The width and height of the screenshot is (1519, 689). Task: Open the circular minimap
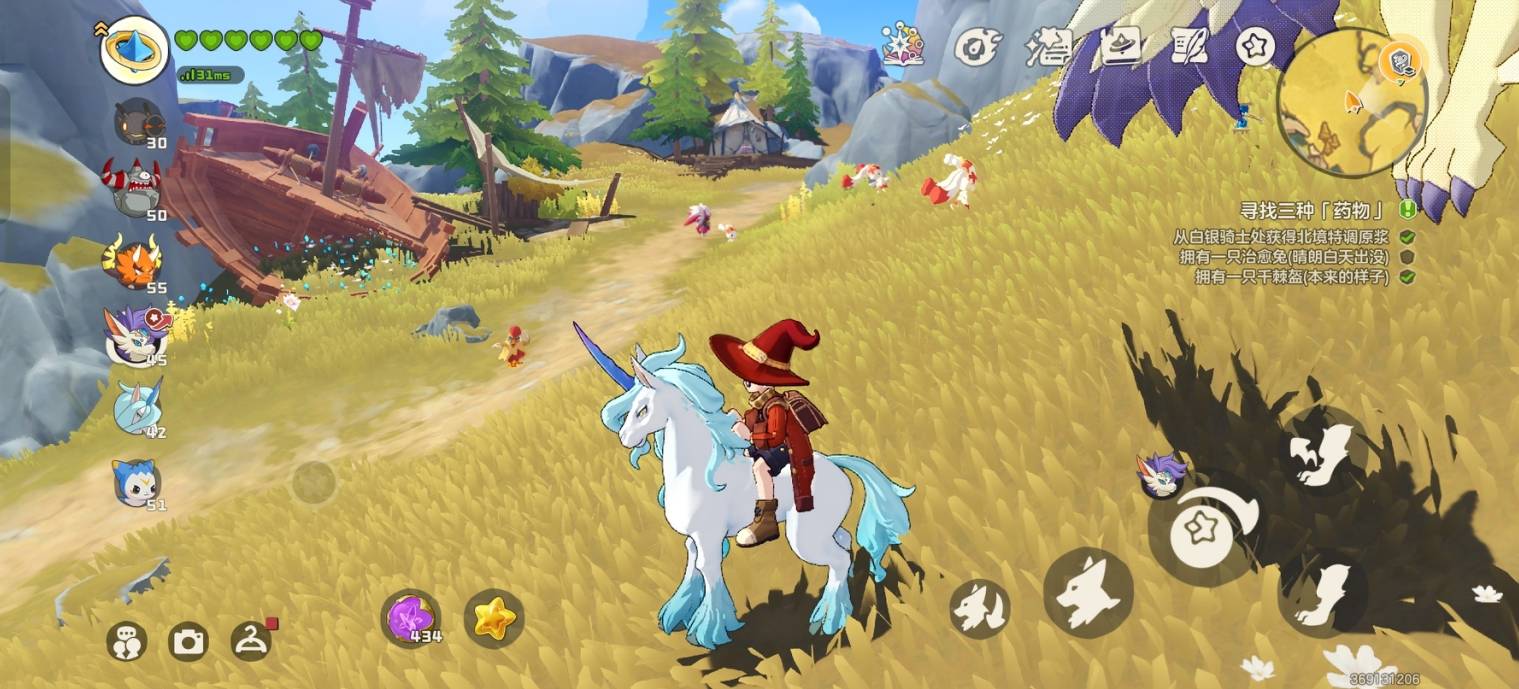pyautogui.click(x=1350, y=100)
